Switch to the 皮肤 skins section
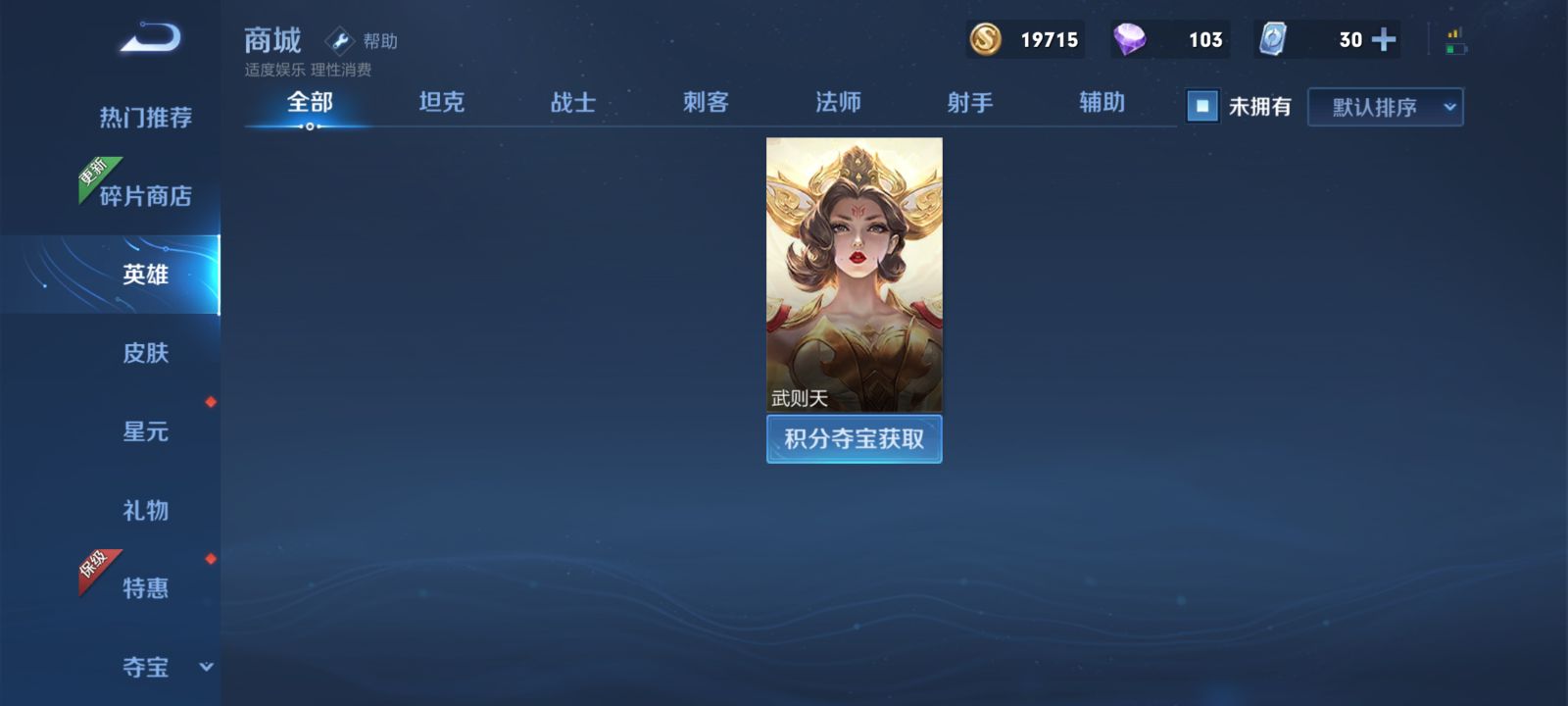The height and width of the screenshot is (706, 1568). pyautogui.click(x=145, y=353)
